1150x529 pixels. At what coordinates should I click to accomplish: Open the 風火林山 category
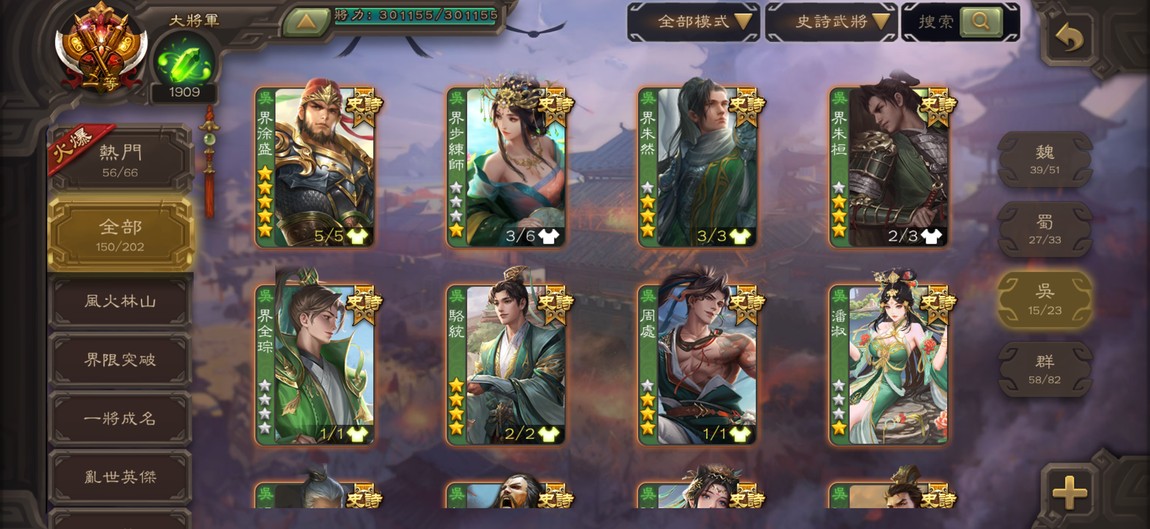click(x=120, y=301)
